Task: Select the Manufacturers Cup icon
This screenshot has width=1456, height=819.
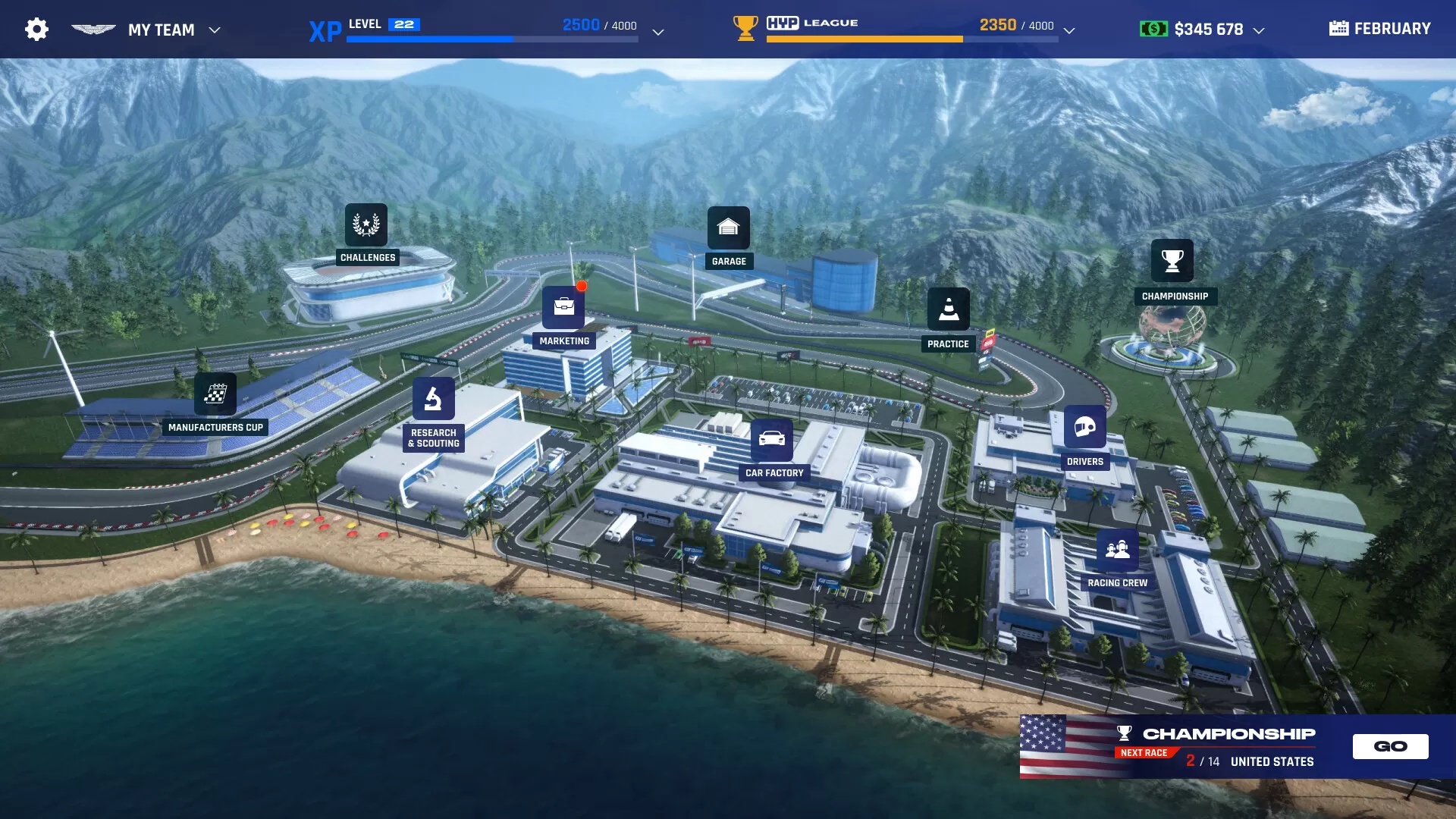Action: (217, 394)
